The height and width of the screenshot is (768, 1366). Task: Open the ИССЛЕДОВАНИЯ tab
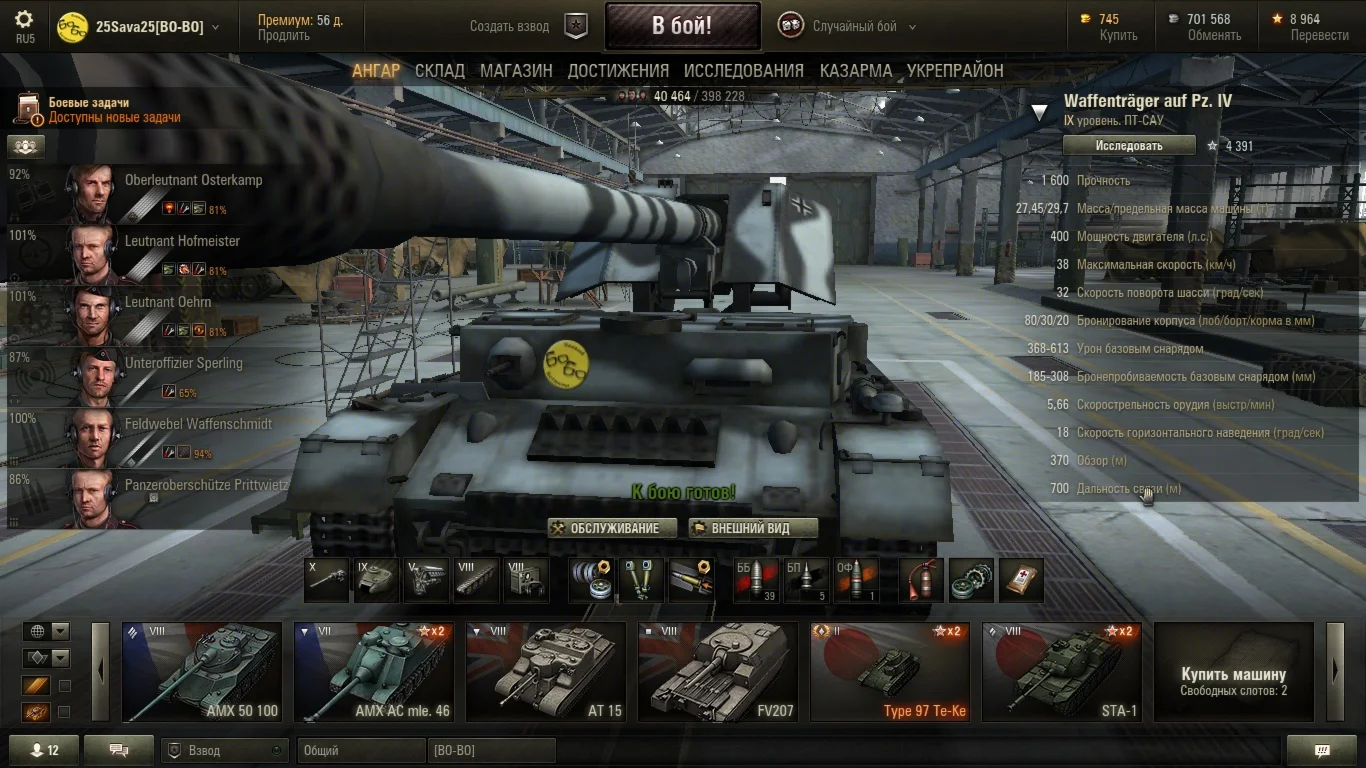pyautogui.click(x=744, y=71)
